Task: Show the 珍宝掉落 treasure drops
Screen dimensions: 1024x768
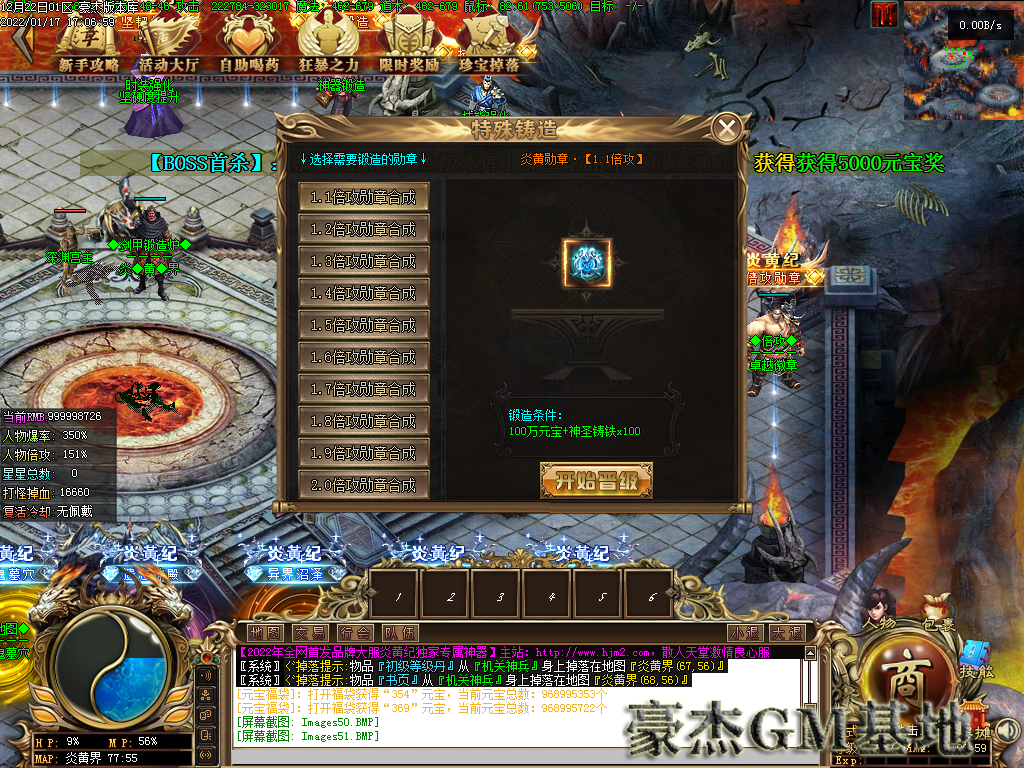Action: pos(489,44)
